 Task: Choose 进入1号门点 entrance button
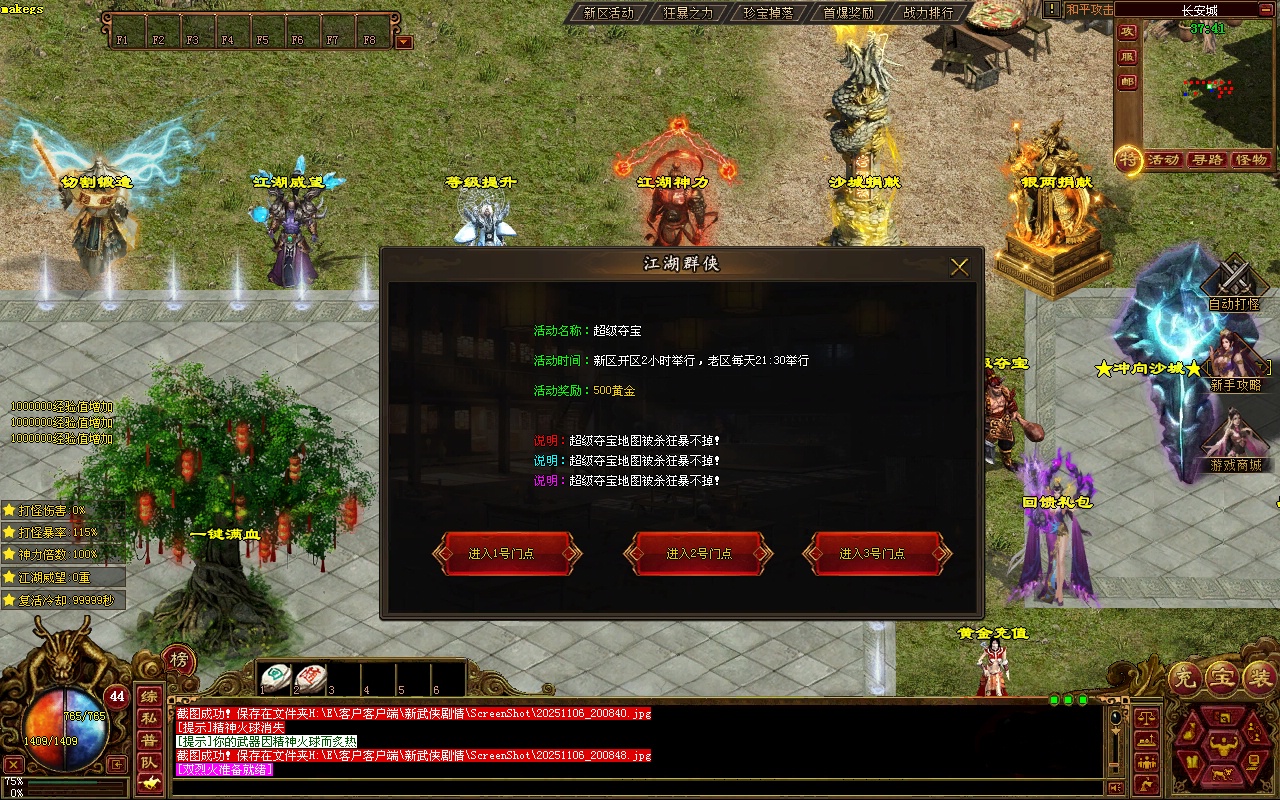pyautogui.click(x=507, y=554)
